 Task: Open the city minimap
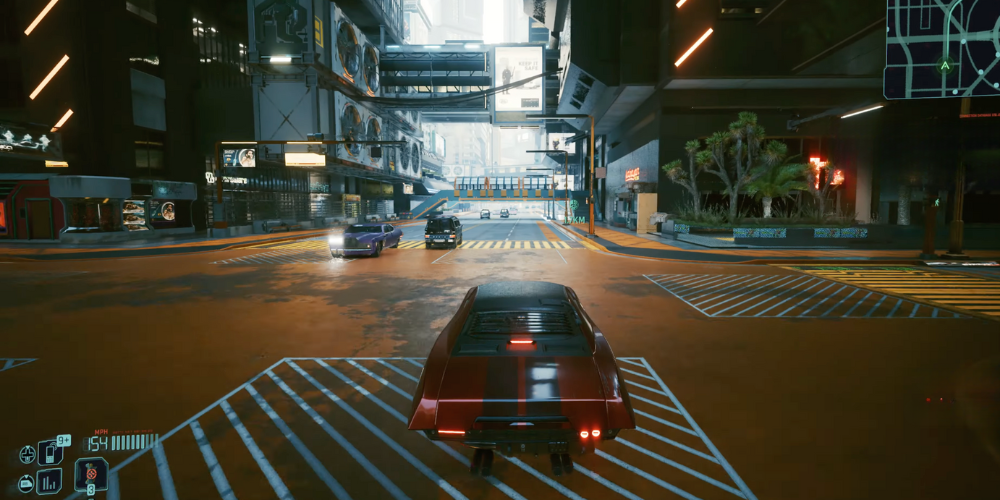pyautogui.click(x=941, y=48)
